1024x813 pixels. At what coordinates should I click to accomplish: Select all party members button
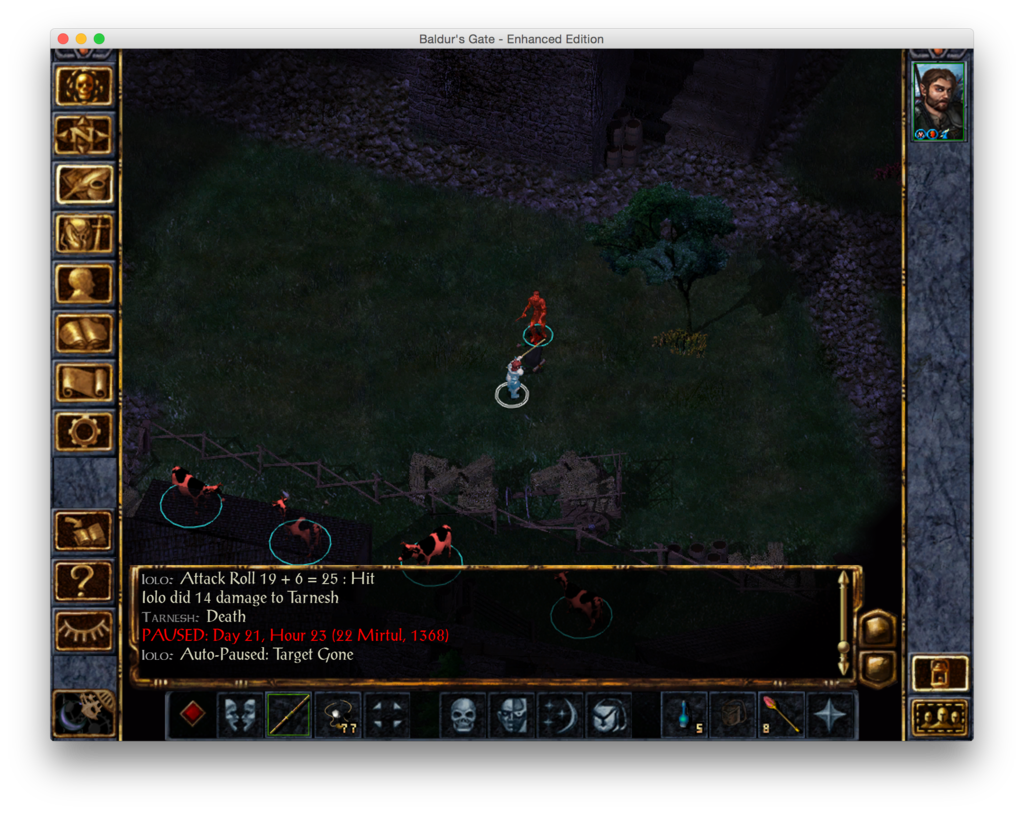click(940, 717)
